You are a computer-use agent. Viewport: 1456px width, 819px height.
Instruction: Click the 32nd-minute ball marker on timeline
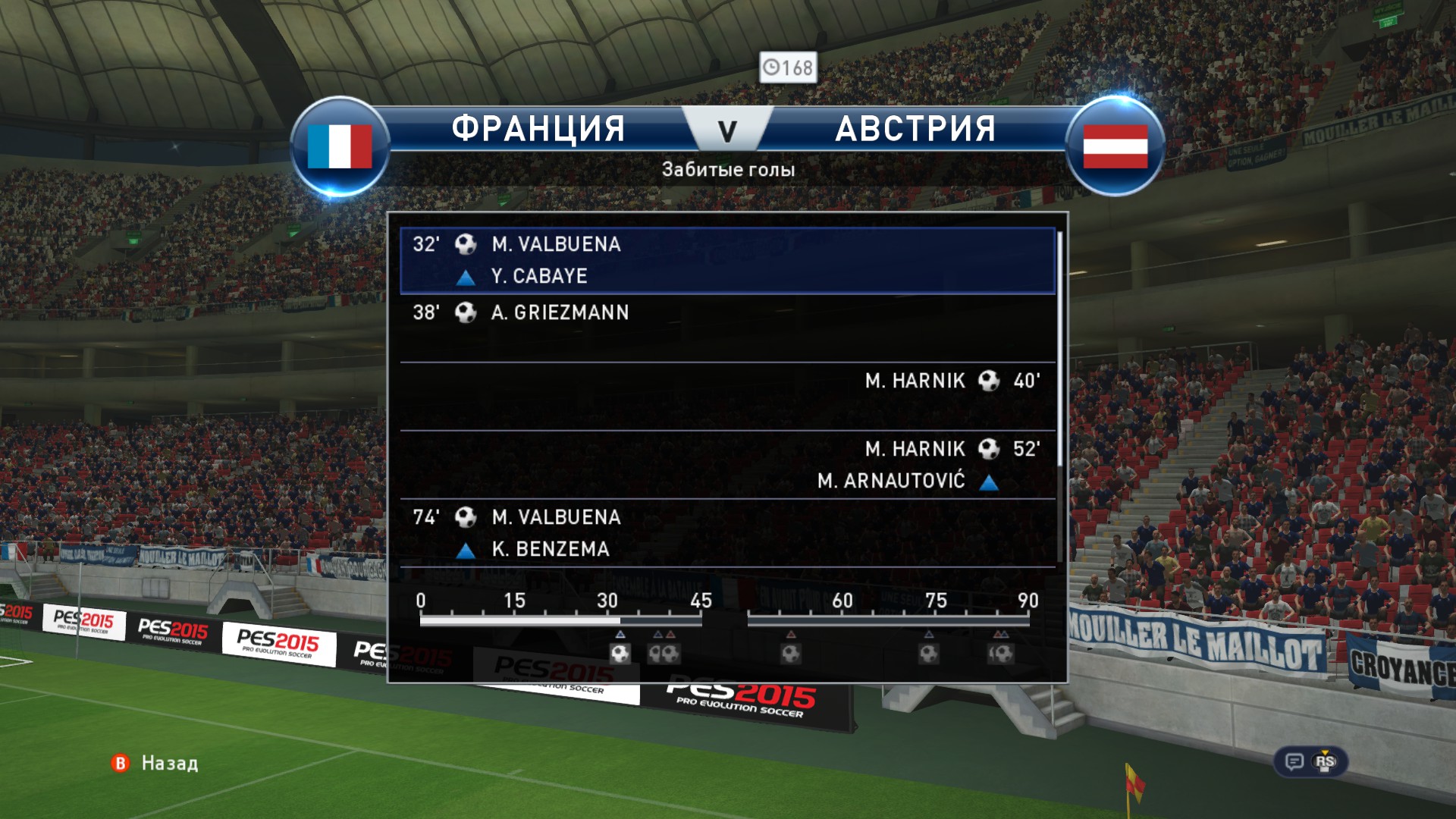tap(620, 653)
